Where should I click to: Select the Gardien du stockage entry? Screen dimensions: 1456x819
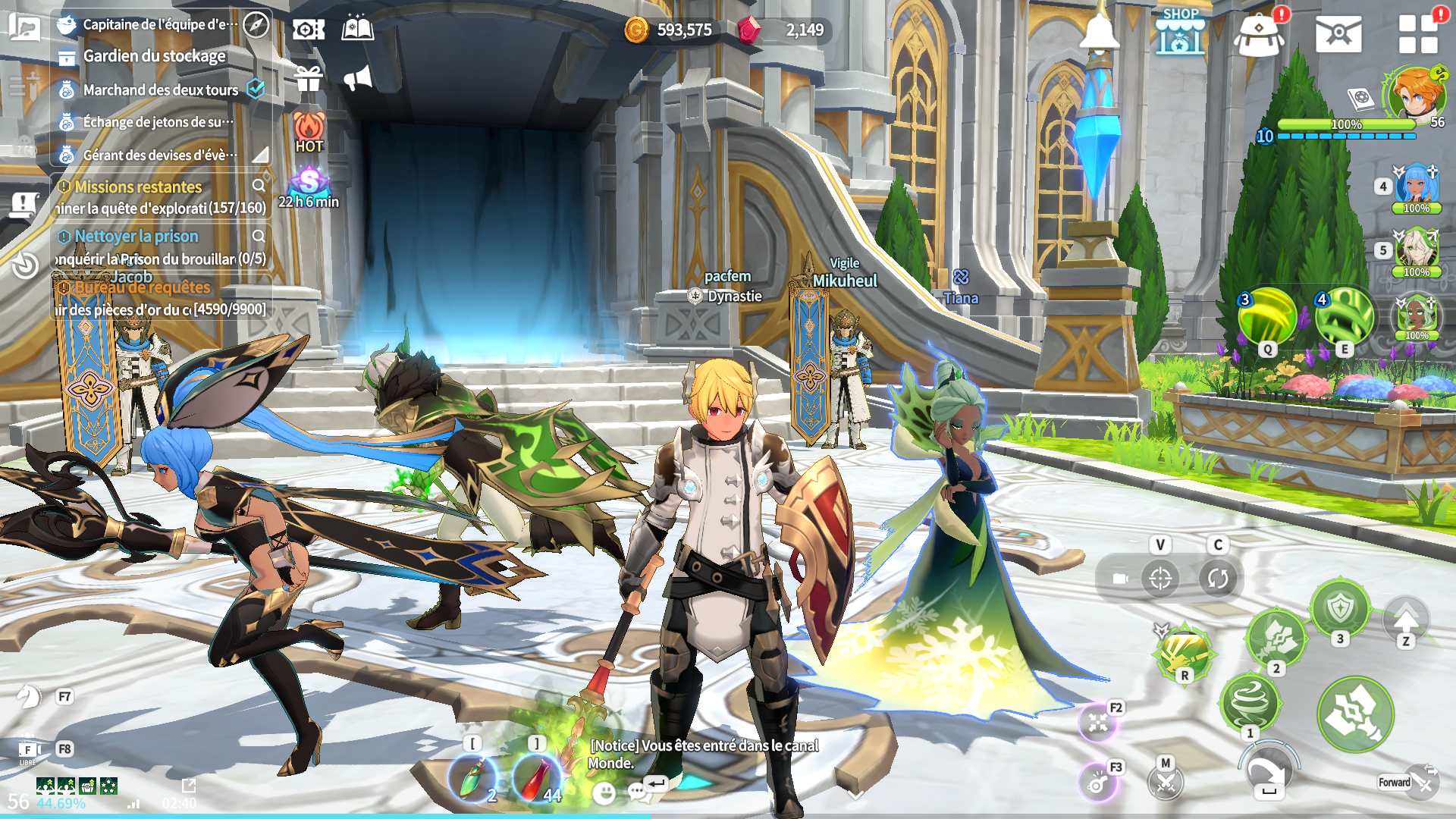click(x=154, y=56)
